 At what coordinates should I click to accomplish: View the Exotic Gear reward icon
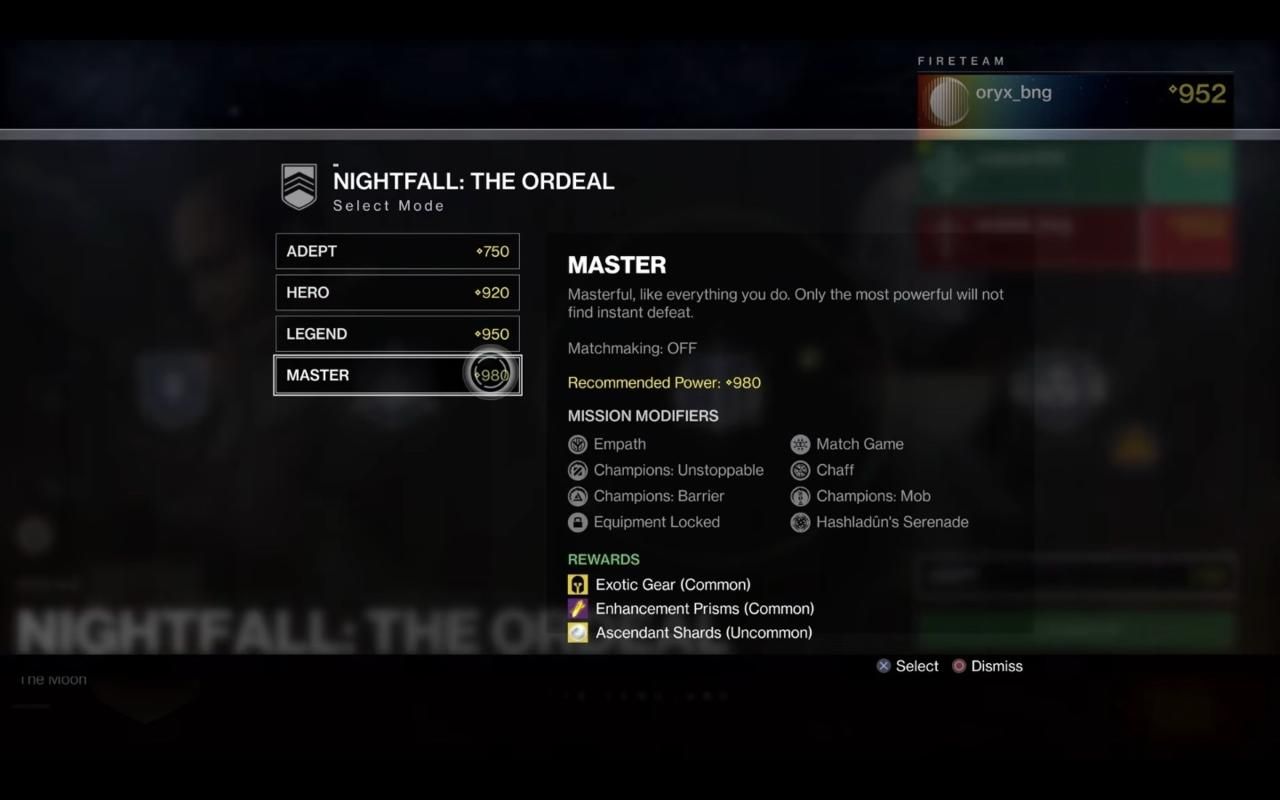click(578, 584)
